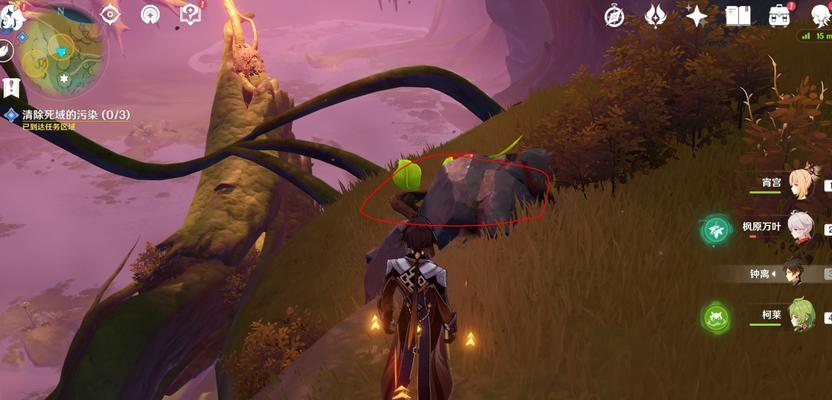
Task: Open the events compass icon
Action: click(x=615, y=15)
